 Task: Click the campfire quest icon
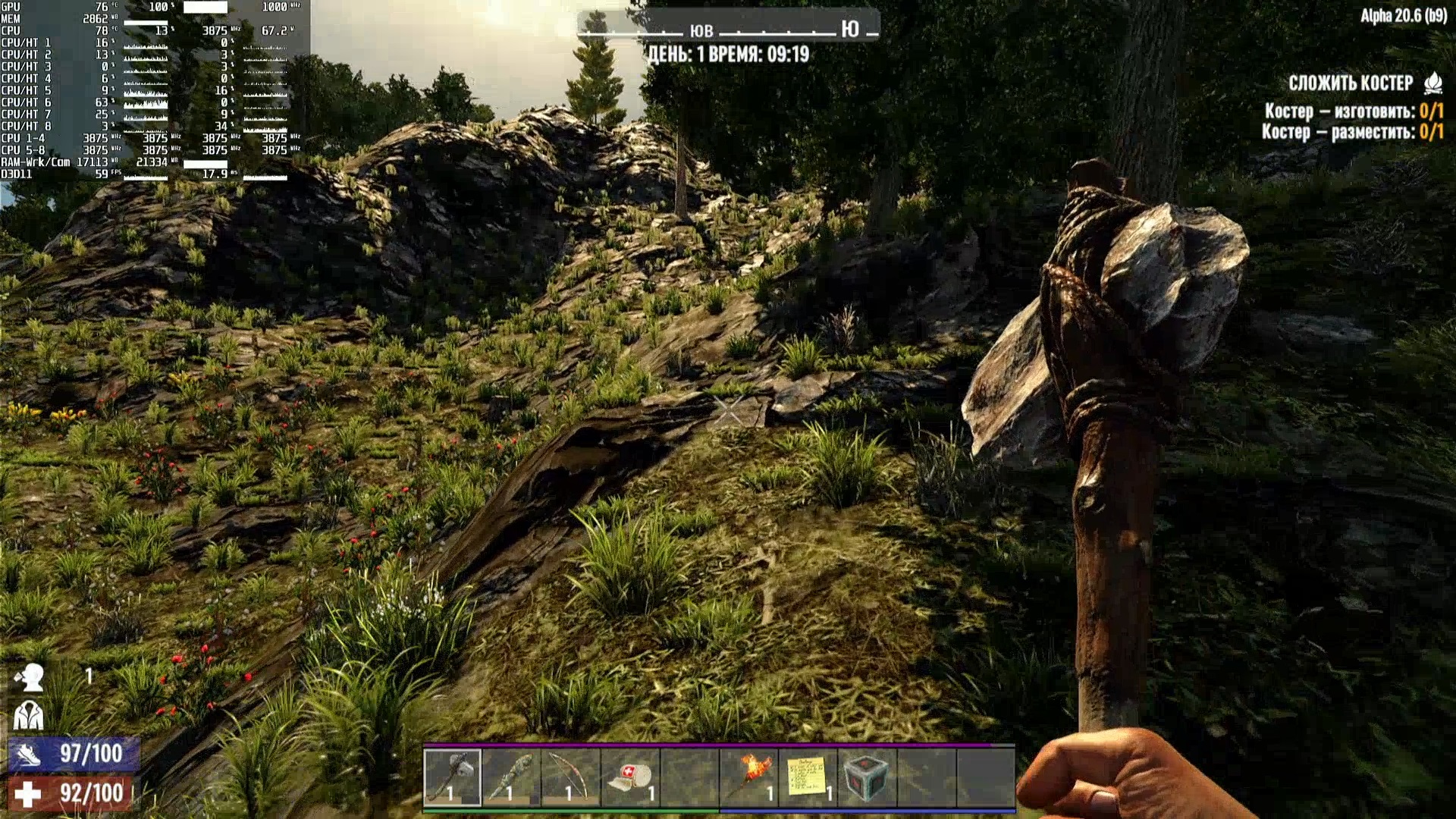pos(1433,83)
